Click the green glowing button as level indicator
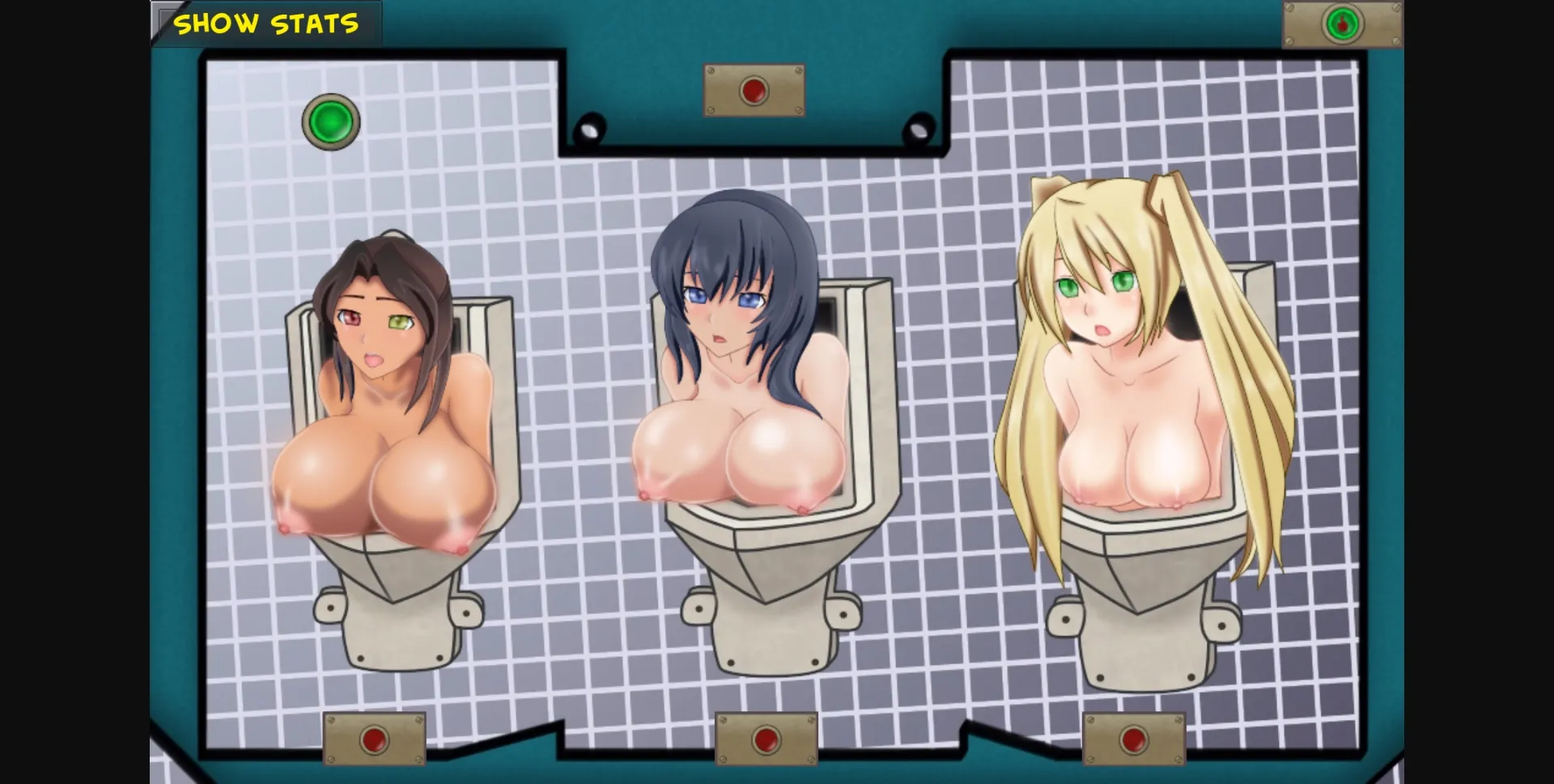The width and height of the screenshot is (1554, 784). [x=330, y=122]
